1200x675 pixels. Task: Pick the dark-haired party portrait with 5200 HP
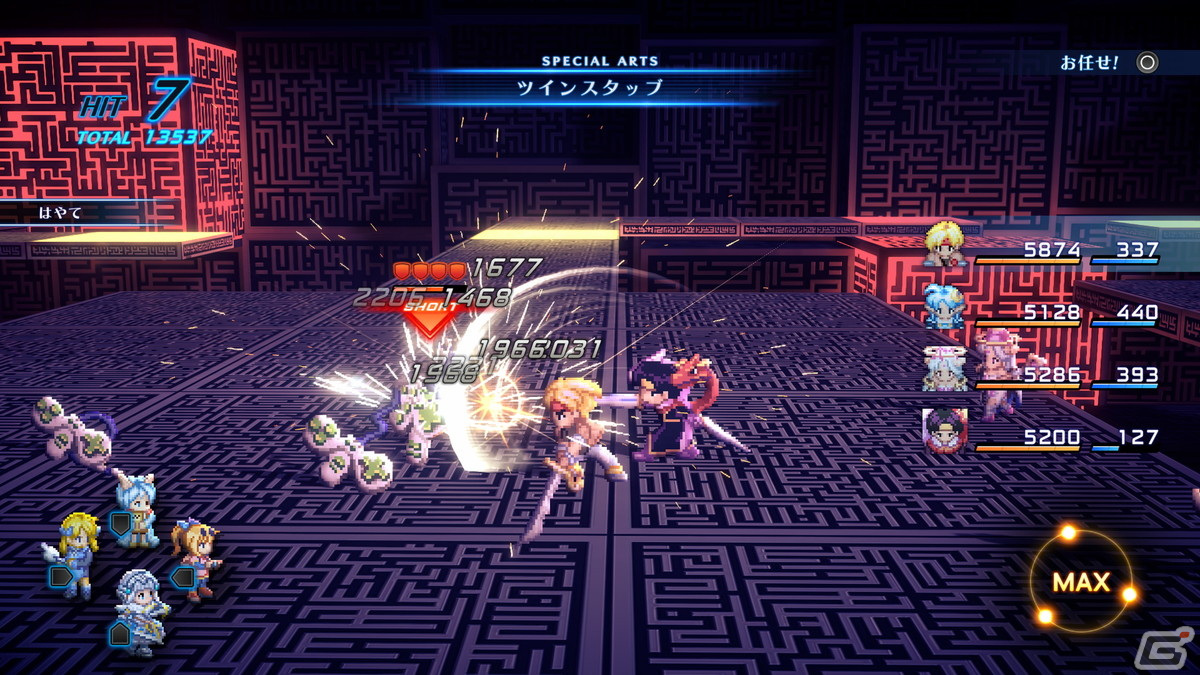[945, 431]
